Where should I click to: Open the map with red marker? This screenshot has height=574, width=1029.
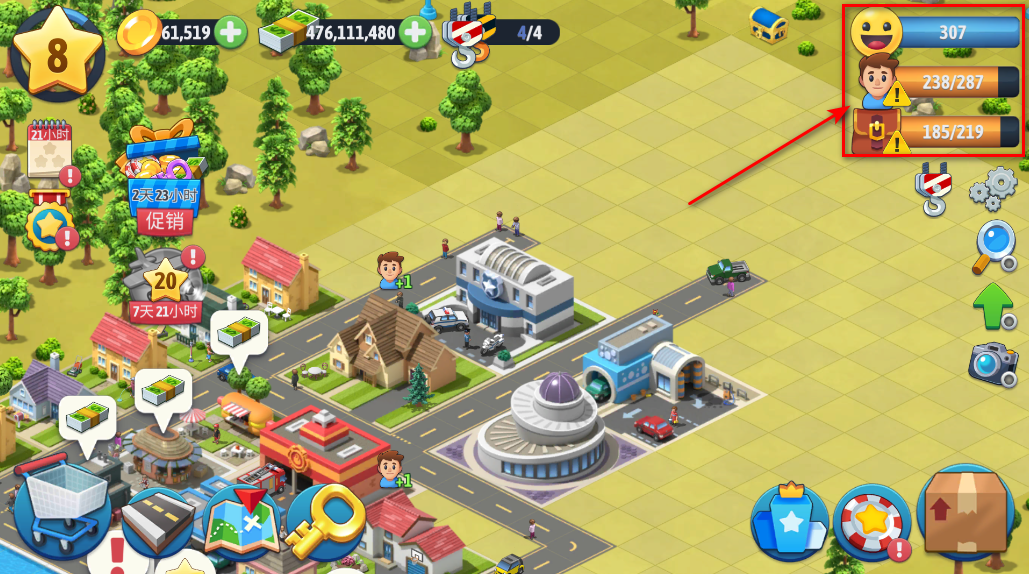[x=242, y=522]
